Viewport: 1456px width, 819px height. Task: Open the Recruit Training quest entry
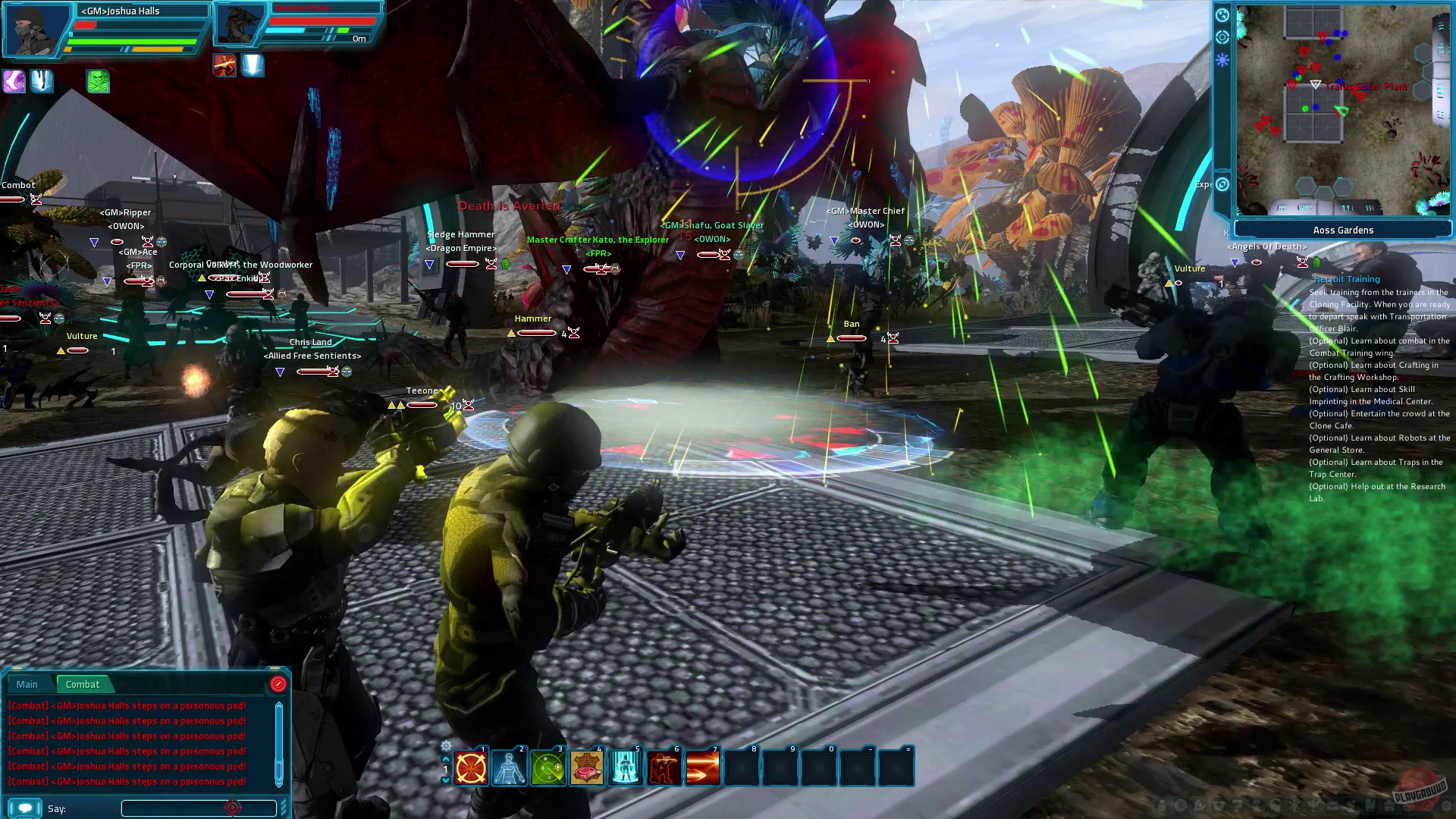click(1345, 279)
